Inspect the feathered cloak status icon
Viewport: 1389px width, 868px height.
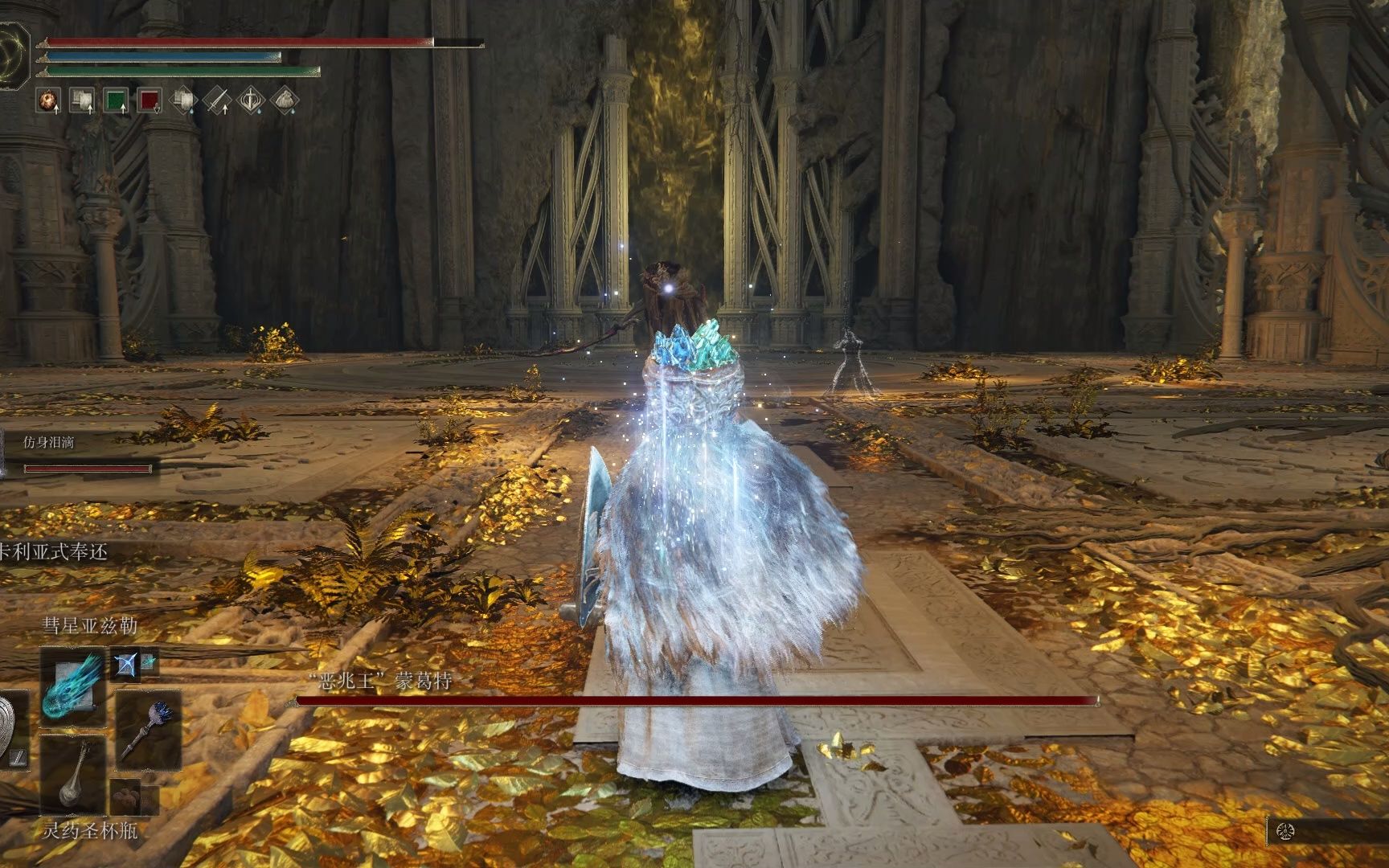click(285, 100)
